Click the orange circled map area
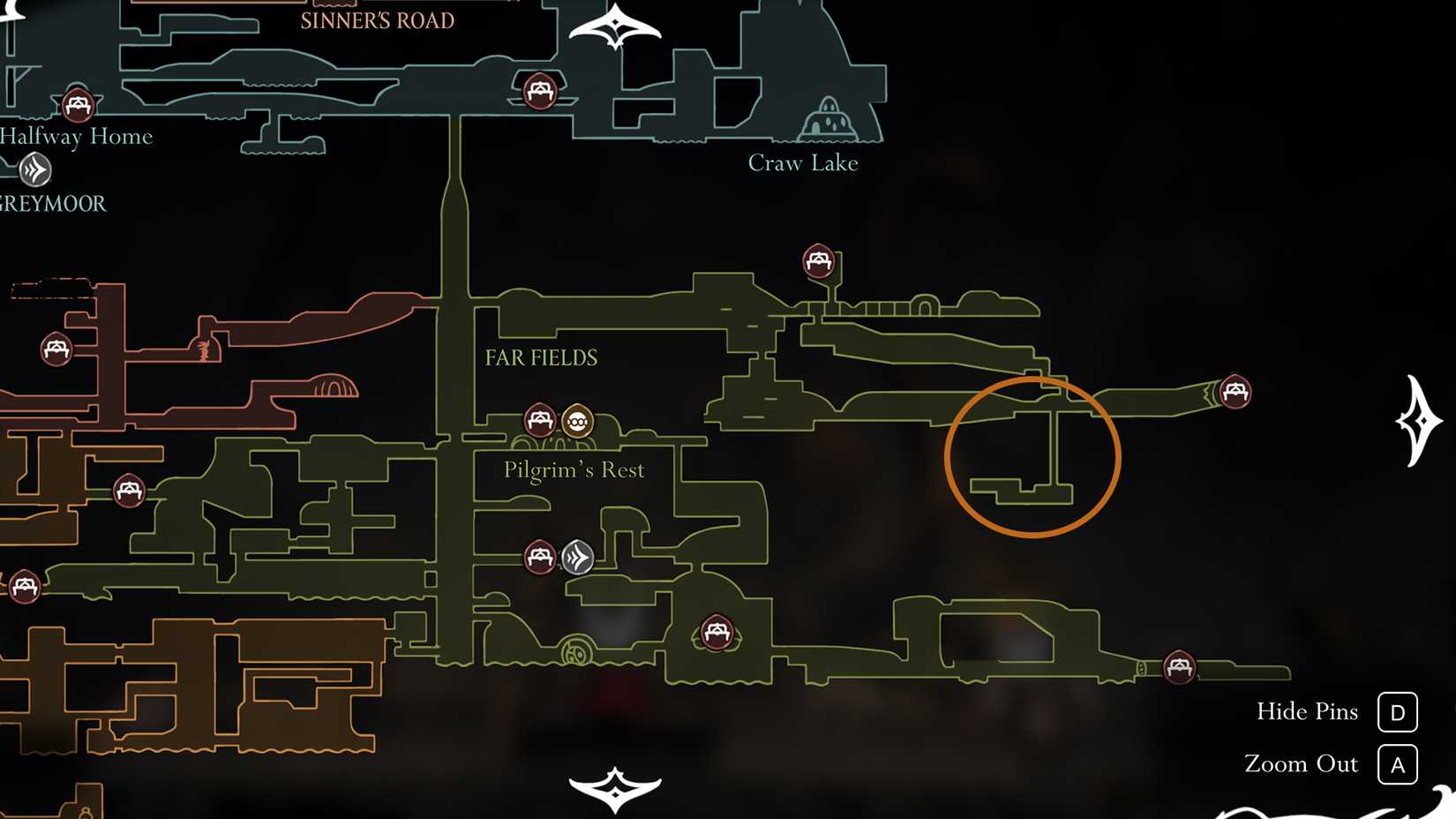 [1032, 455]
